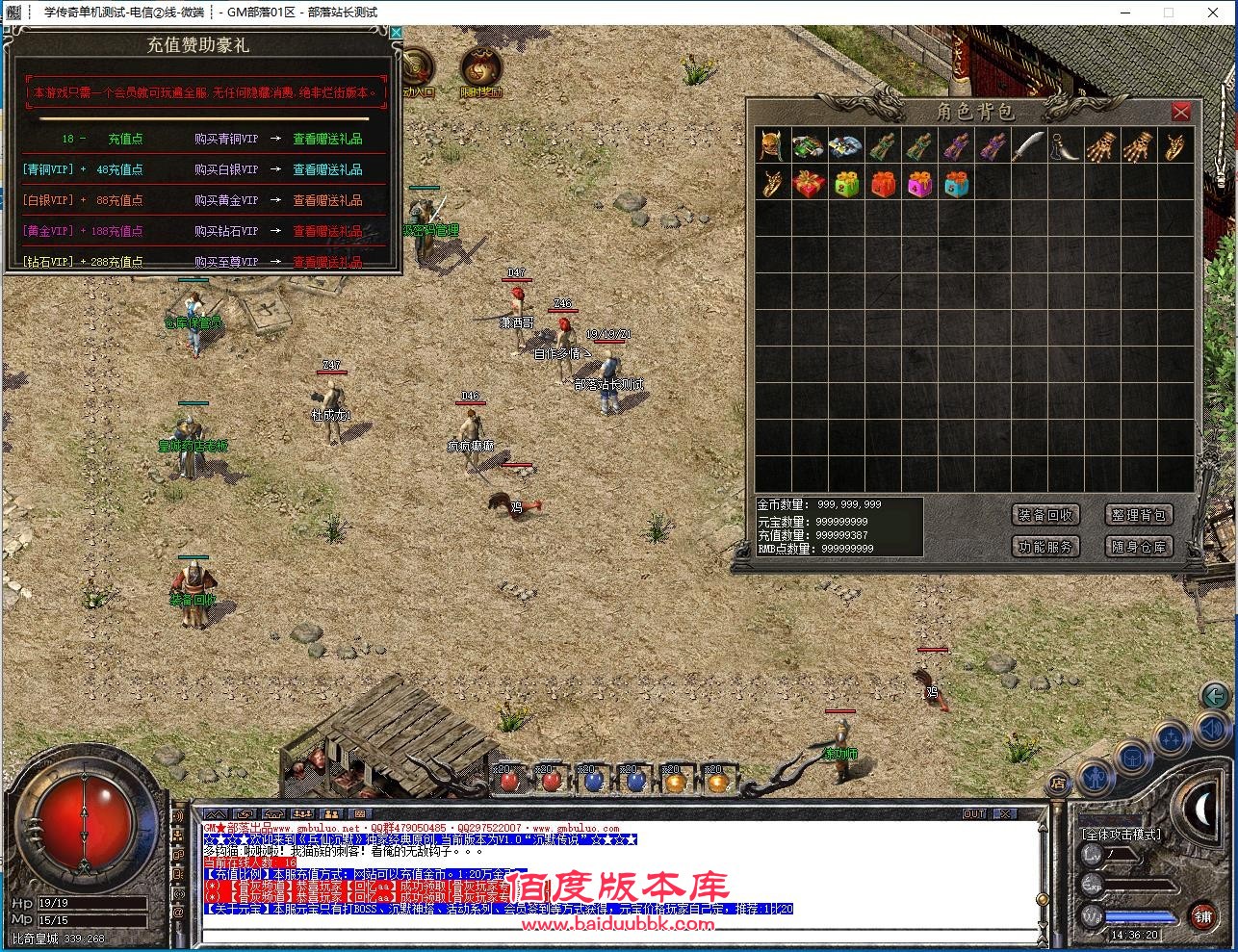Click the left arrow navigation icon on right edge
The width and height of the screenshot is (1238, 952).
(1215, 696)
